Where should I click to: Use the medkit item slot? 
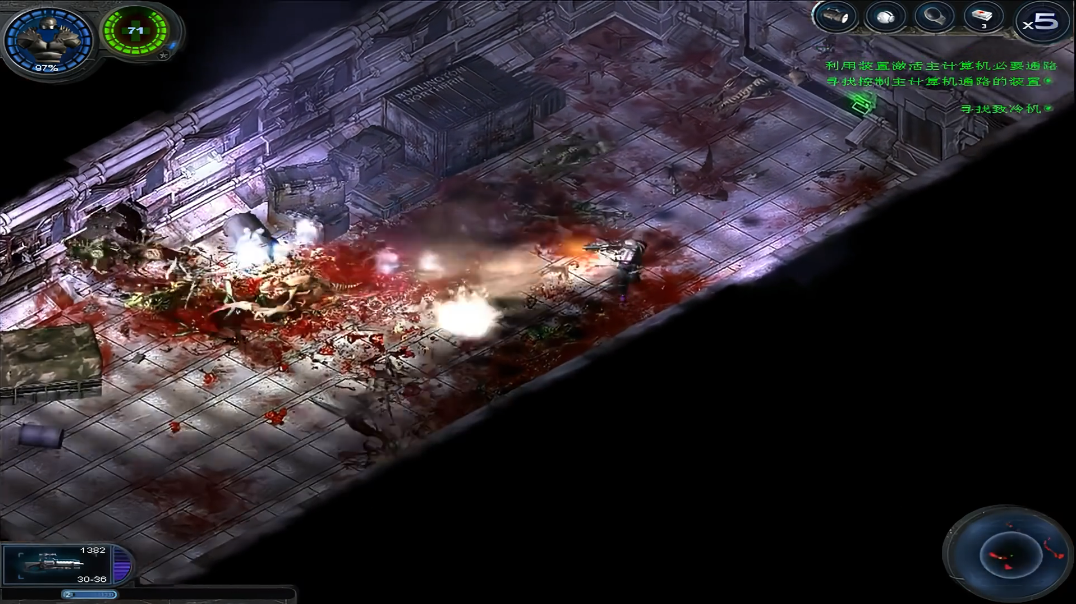click(983, 17)
